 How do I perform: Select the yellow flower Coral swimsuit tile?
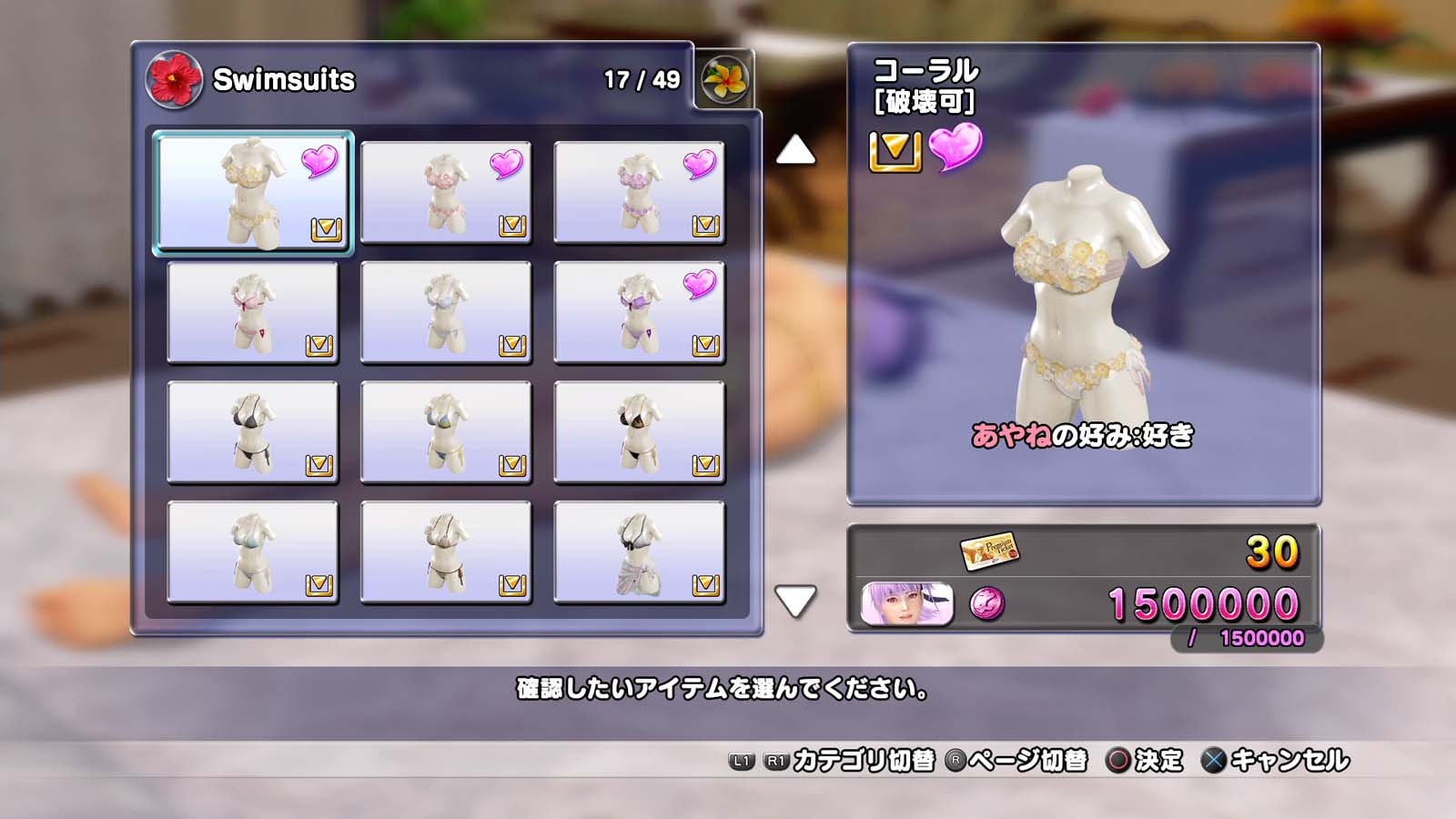click(x=253, y=192)
